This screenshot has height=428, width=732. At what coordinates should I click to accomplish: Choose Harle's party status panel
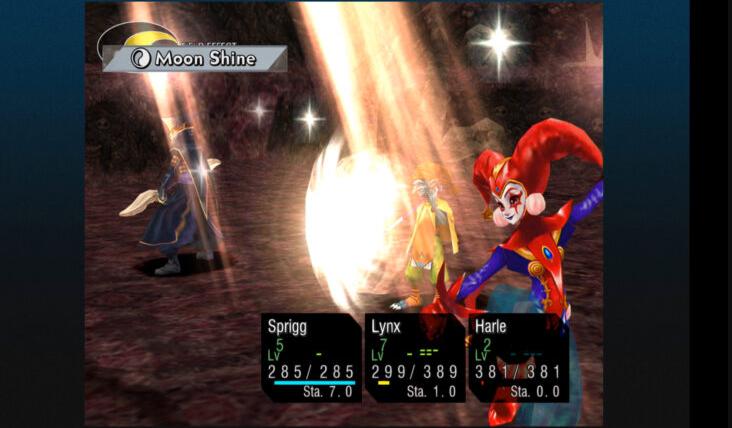(x=518, y=357)
